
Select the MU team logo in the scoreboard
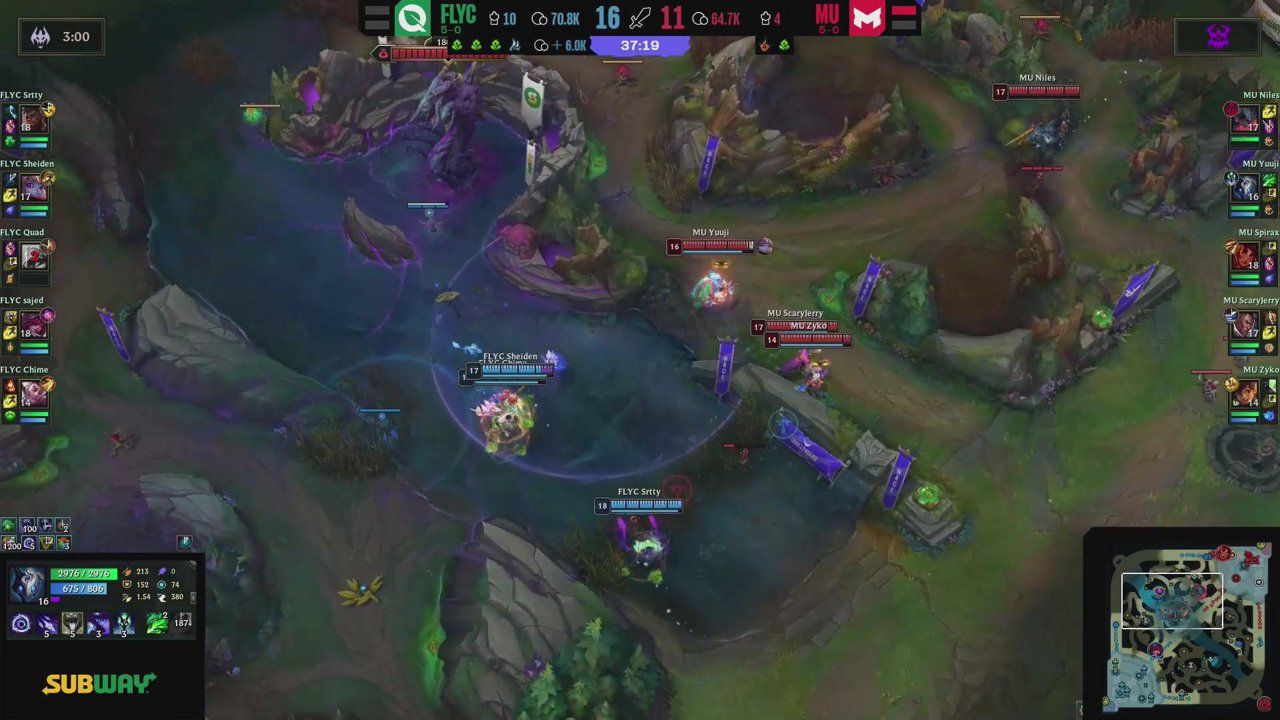click(x=866, y=19)
